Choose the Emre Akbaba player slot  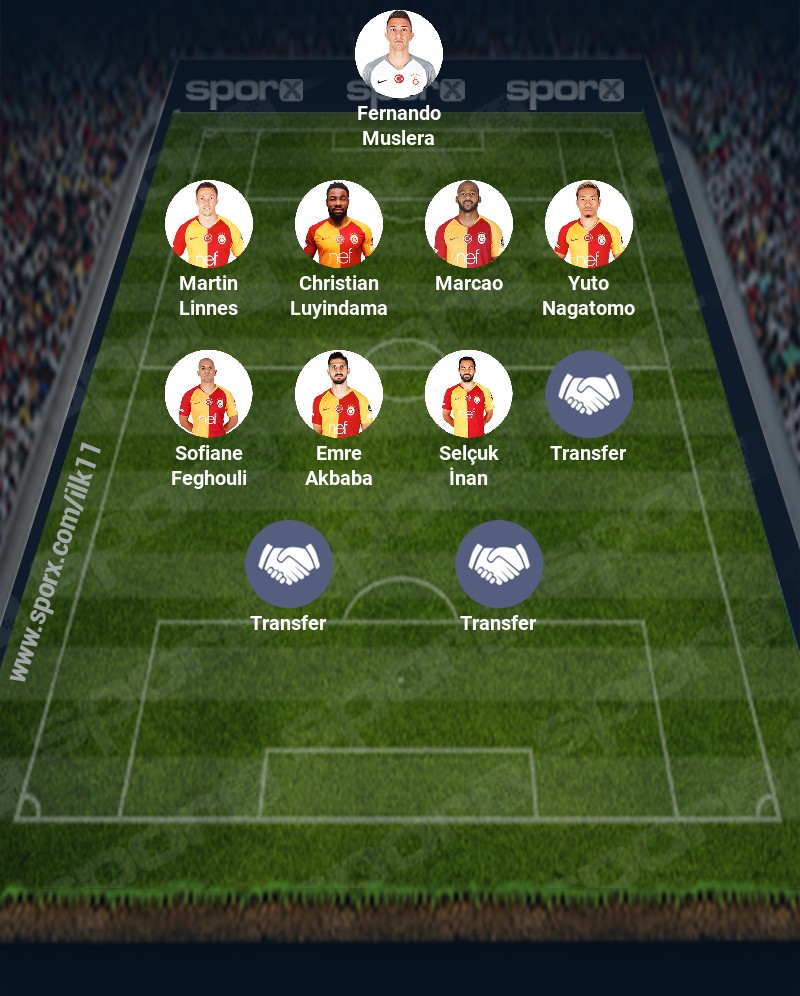(339, 394)
